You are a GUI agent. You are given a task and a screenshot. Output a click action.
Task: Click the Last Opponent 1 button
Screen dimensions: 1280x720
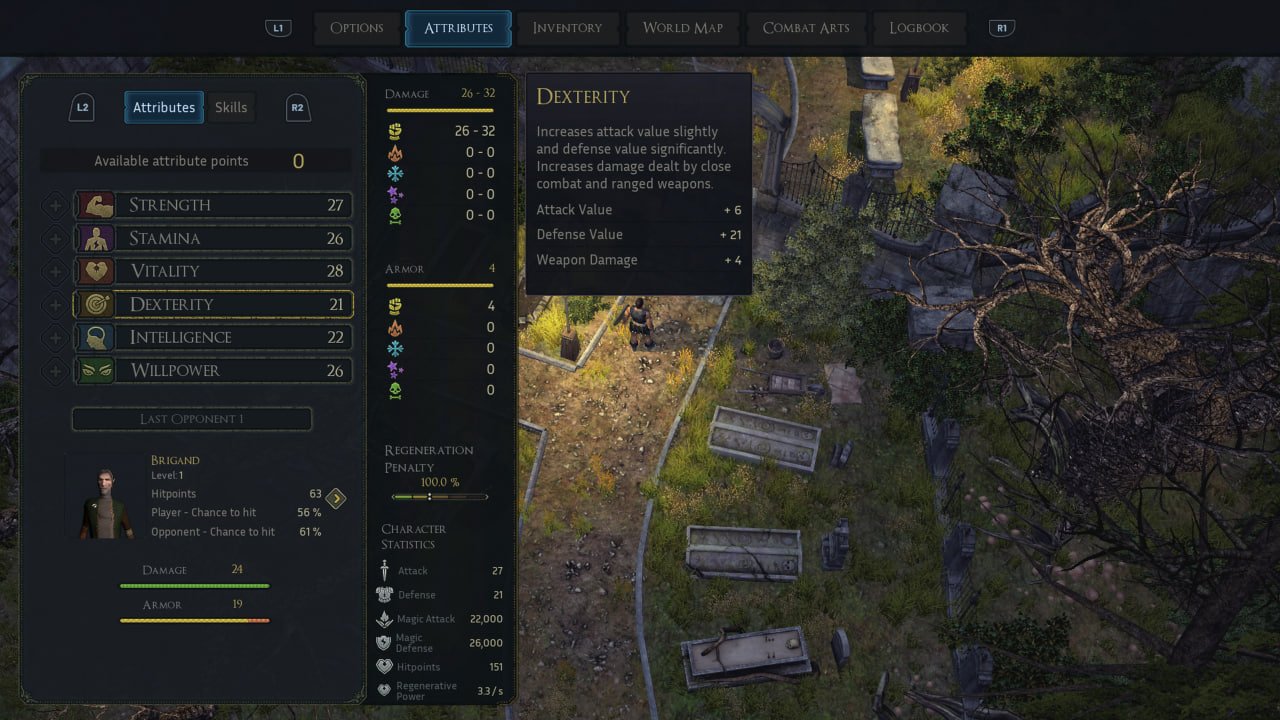(x=191, y=419)
